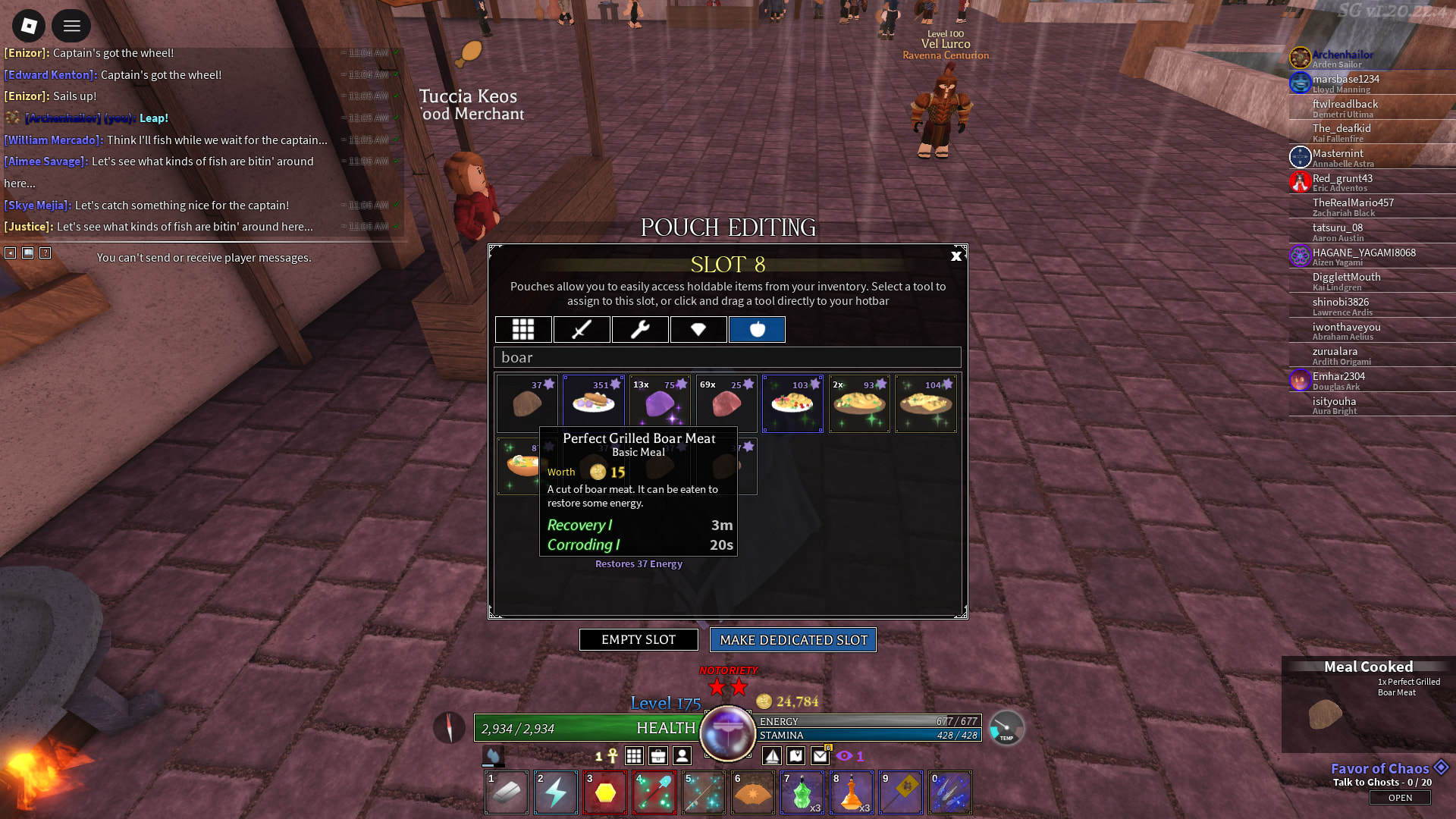Switch to the apple food tab

click(x=757, y=329)
